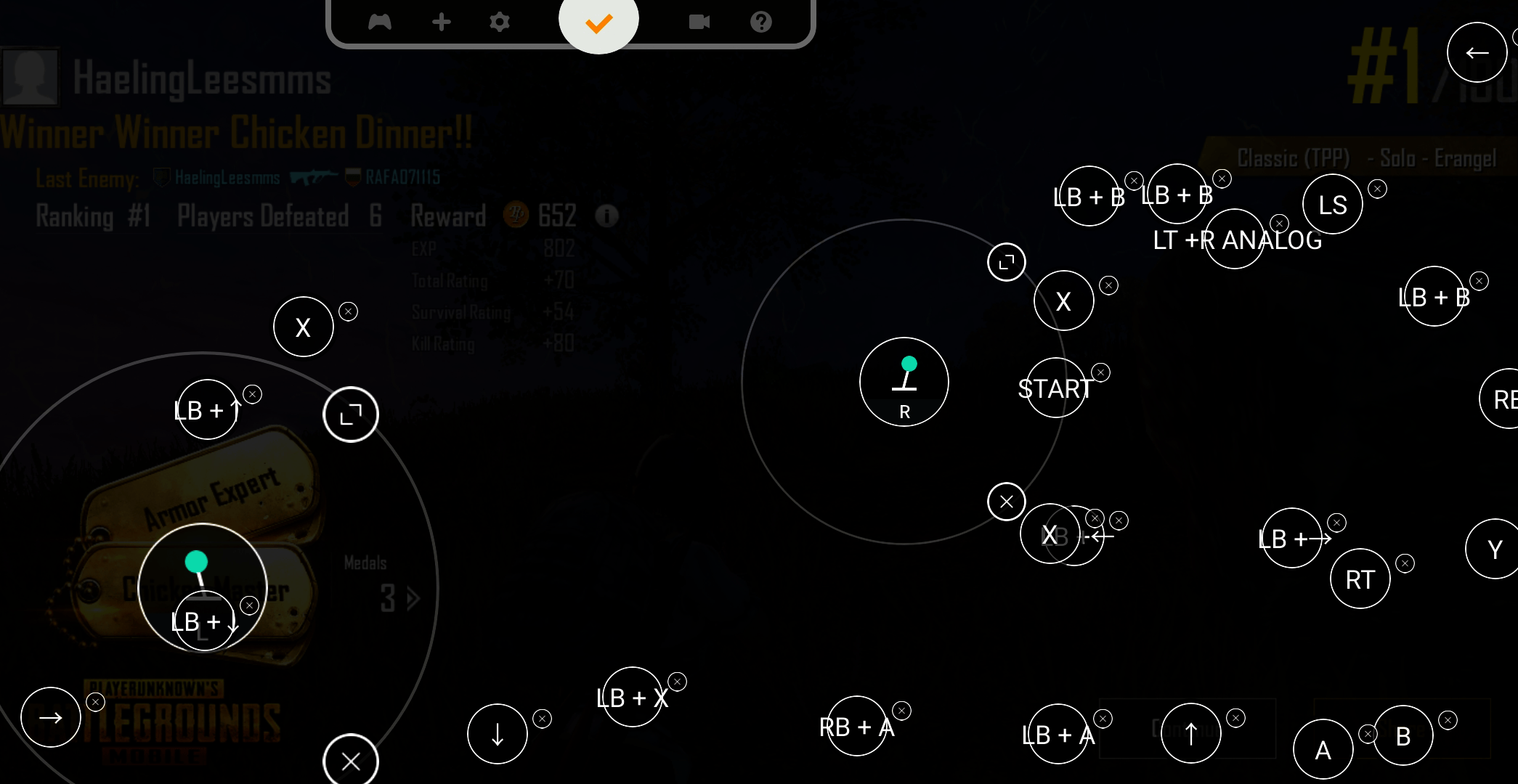Expand the Medals list chevron
This screenshot has width=1518, height=784.
pos(413,598)
